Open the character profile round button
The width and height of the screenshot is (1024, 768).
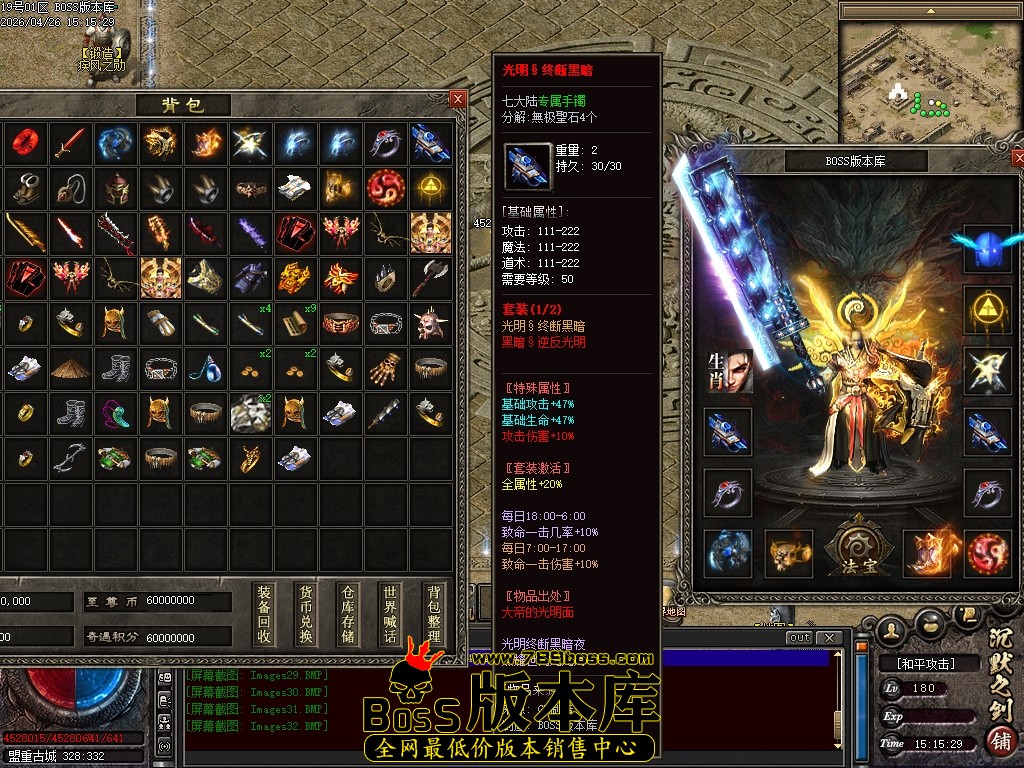pyautogui.click(x=891, y=629)
